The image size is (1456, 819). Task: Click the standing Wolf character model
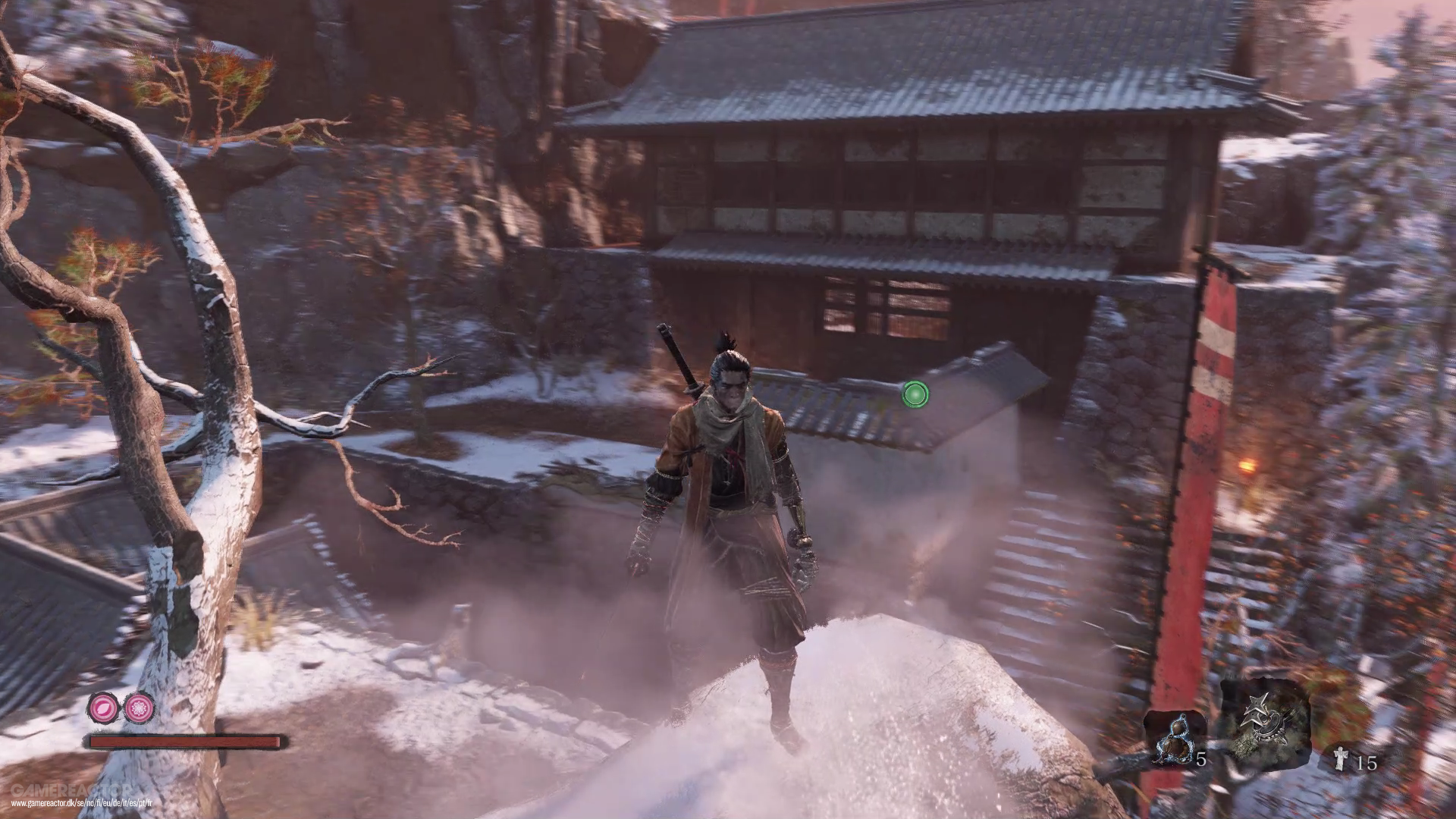728,493
